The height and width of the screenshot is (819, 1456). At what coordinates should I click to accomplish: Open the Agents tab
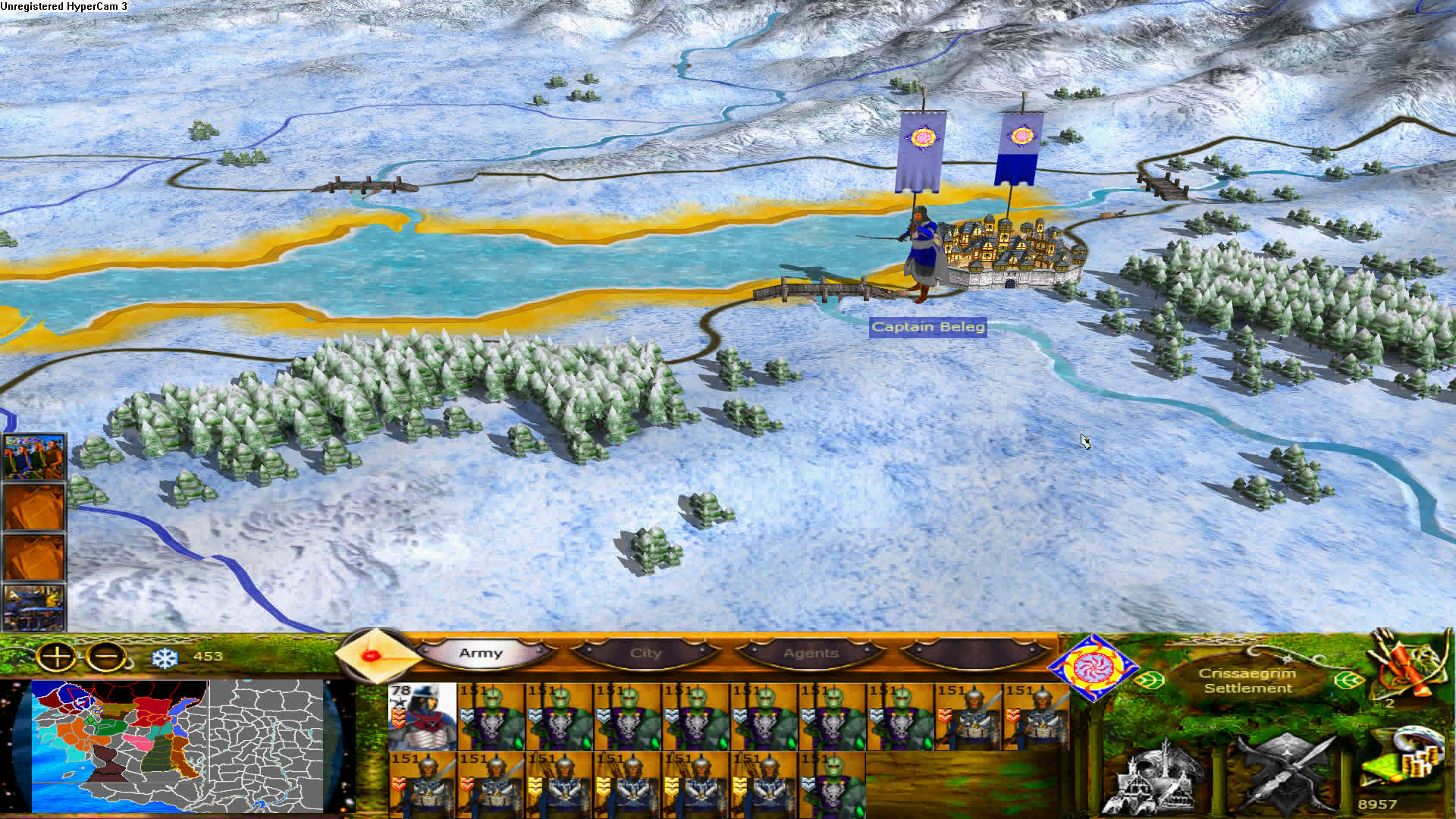coord(810,653)
